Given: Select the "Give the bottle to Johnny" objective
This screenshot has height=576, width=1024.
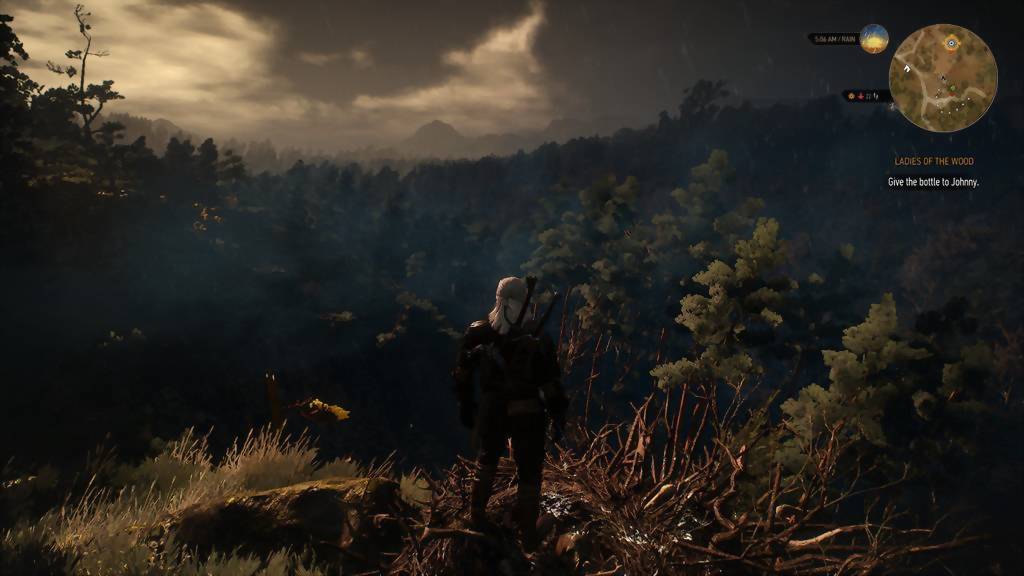Looking at the screenshot, I should 933,182.
